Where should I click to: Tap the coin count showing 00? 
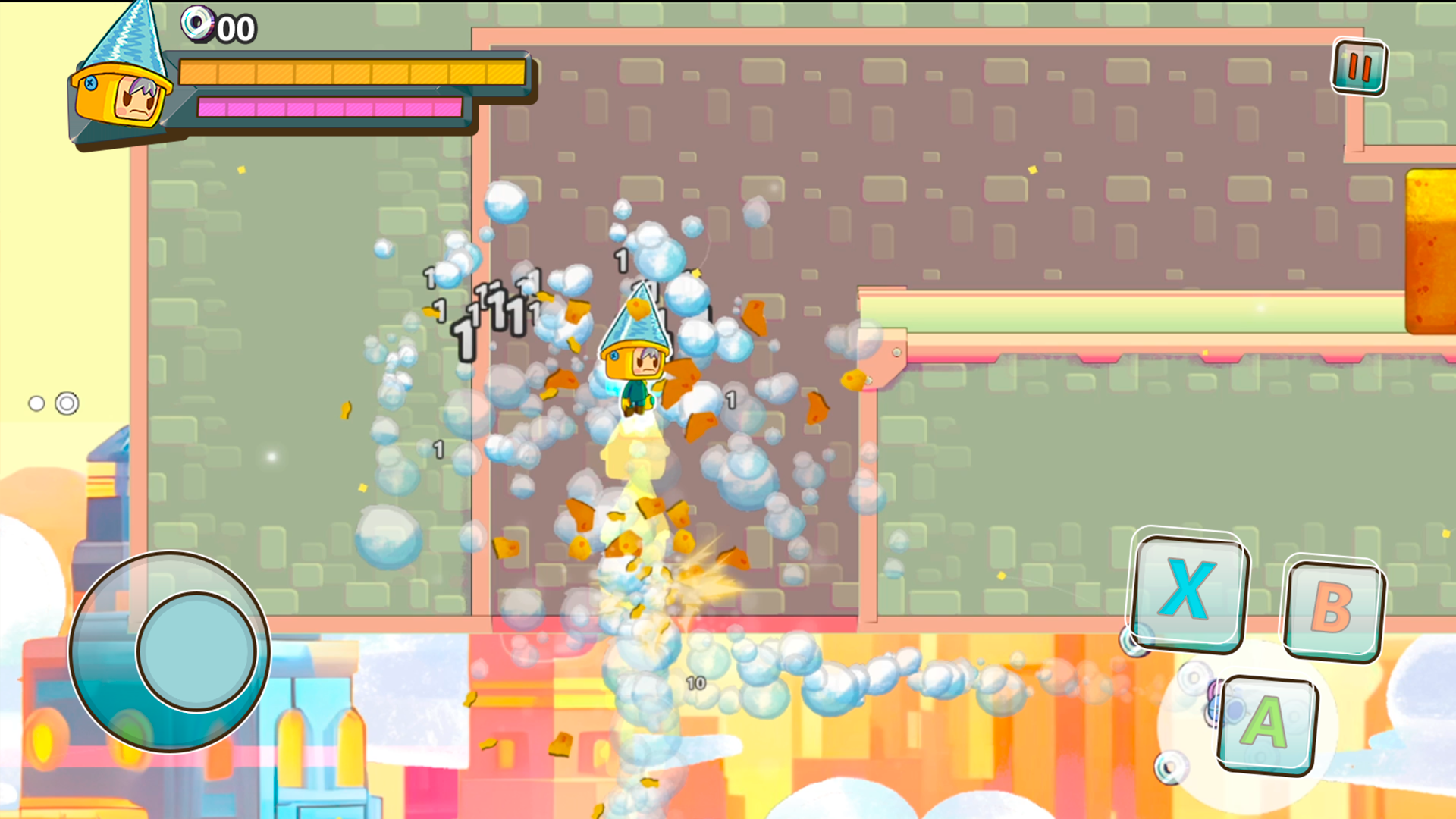click(x=236, y=29)
